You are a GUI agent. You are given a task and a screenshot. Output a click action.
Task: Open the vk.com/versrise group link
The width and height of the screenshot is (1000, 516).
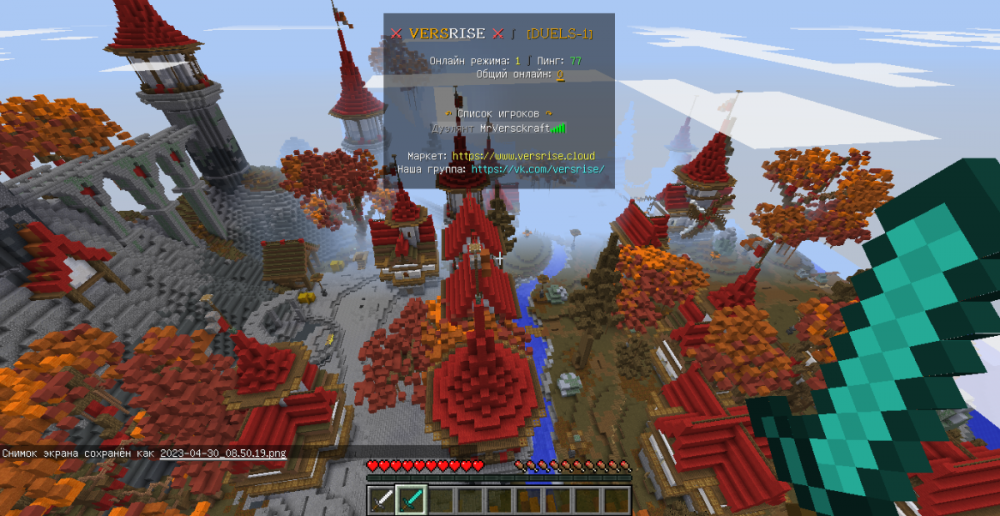pyautogui.click(x=538, y=170)
